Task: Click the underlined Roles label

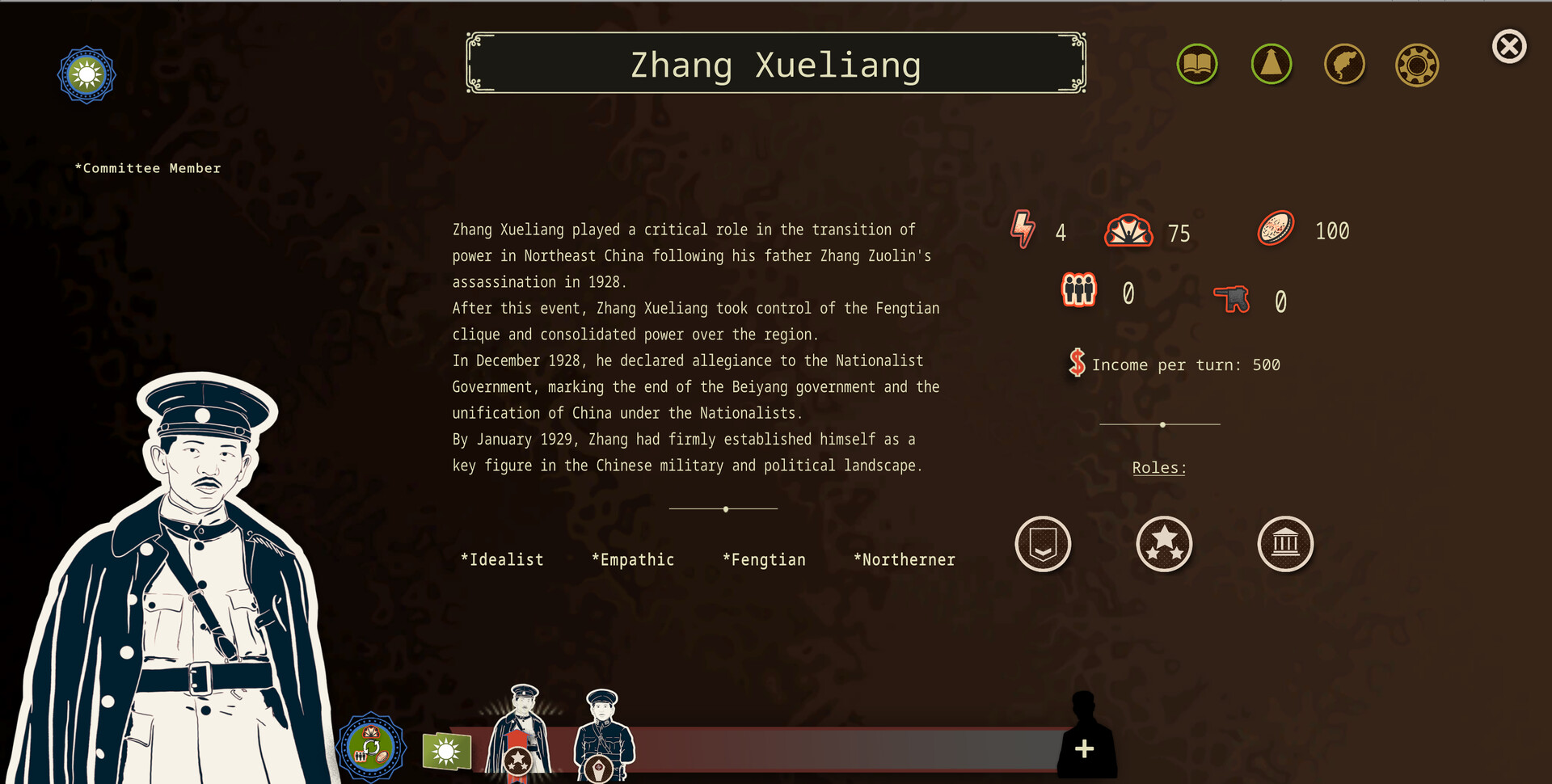Action: tap(1158, 467)
